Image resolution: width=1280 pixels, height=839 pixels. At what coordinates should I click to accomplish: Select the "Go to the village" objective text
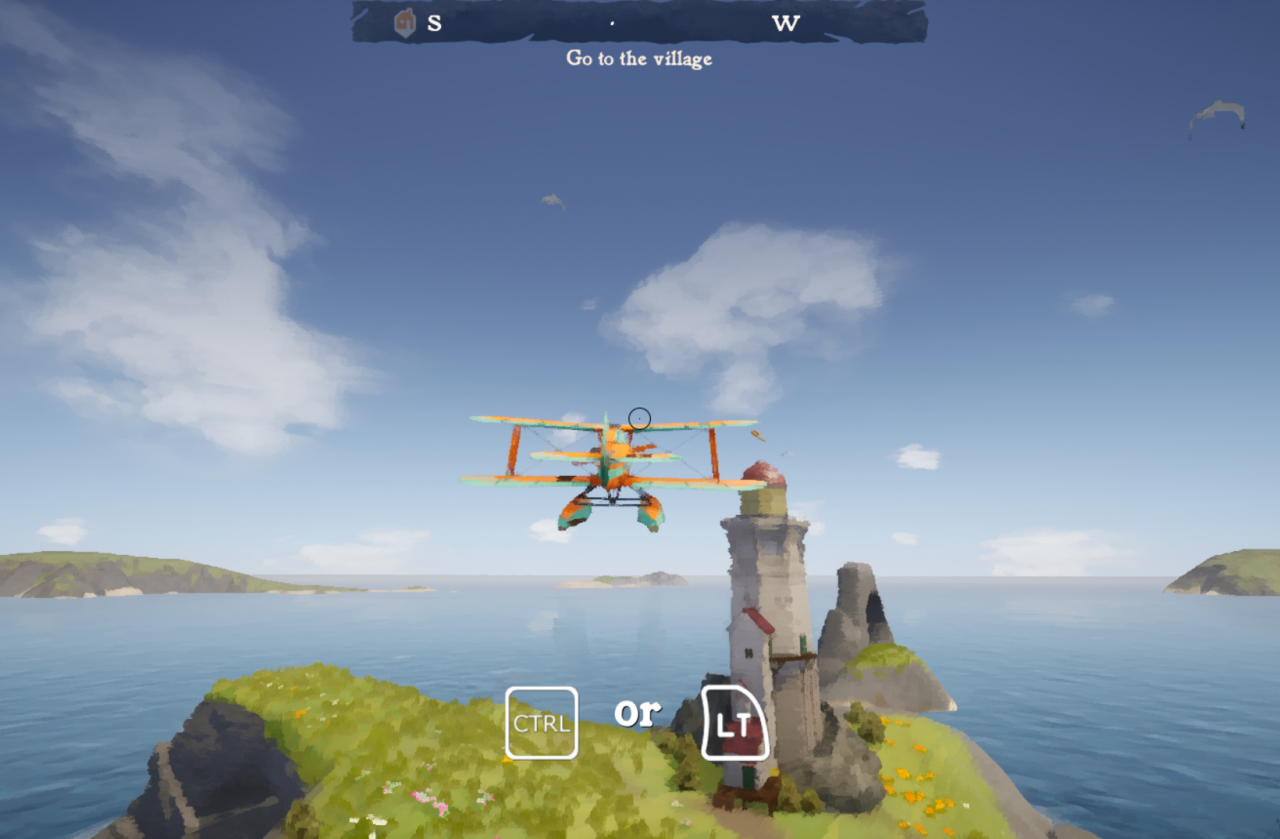639,58
